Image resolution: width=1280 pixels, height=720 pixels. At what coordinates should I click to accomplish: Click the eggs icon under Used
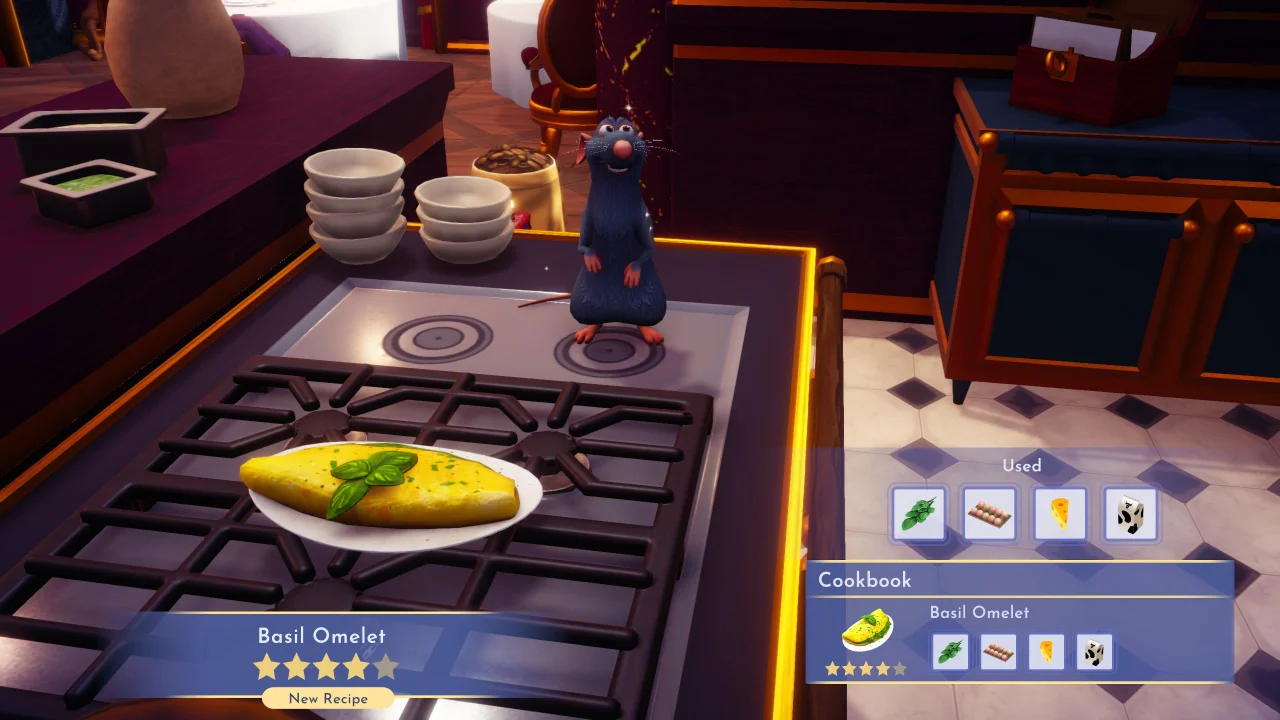pyautogui.click(x=989, y=514)
